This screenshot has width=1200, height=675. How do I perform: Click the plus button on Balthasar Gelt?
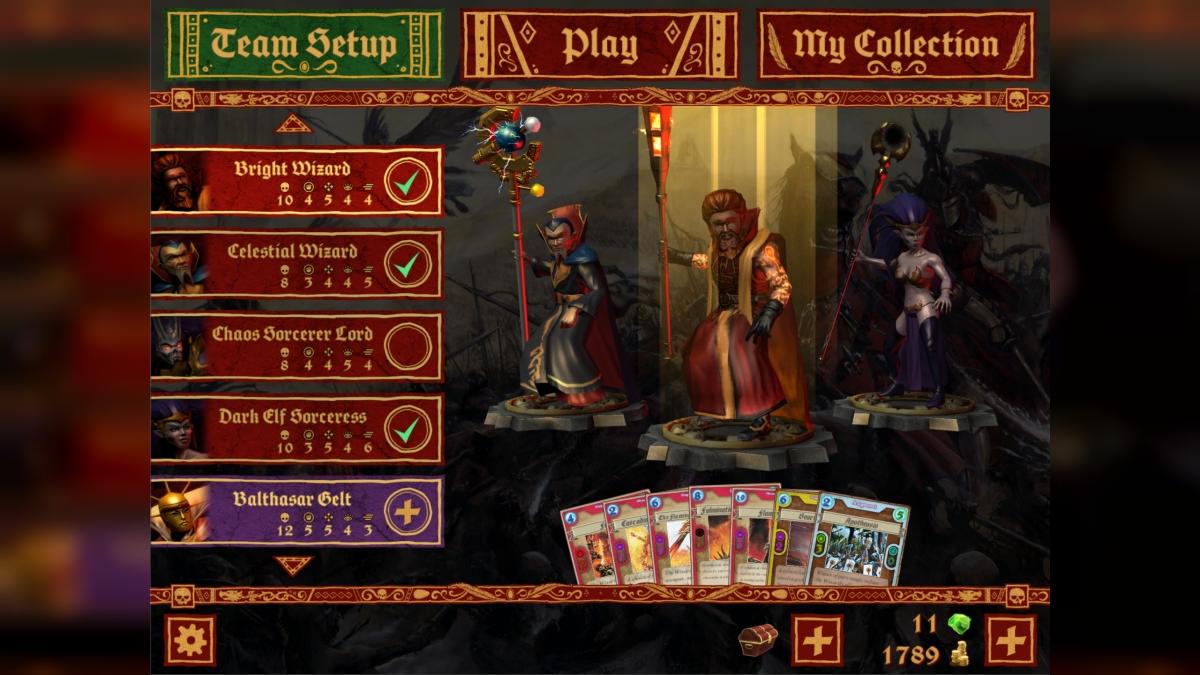[x=408, y=512]
